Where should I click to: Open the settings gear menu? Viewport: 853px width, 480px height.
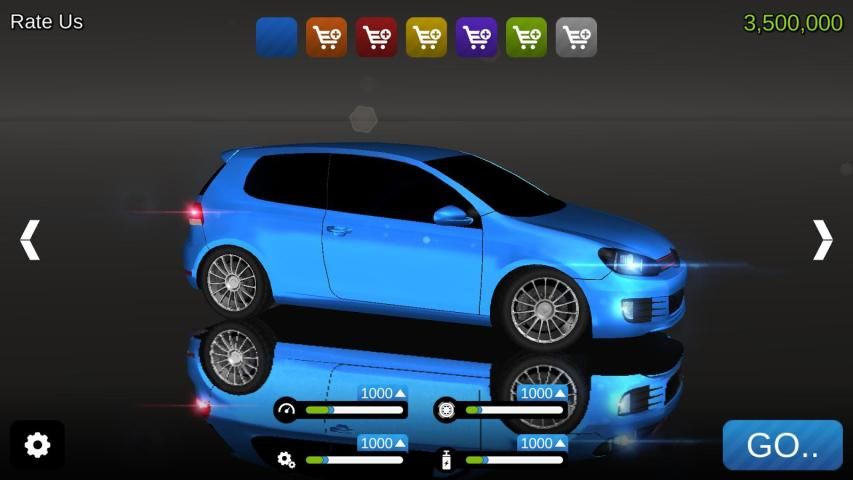(37, 445)
